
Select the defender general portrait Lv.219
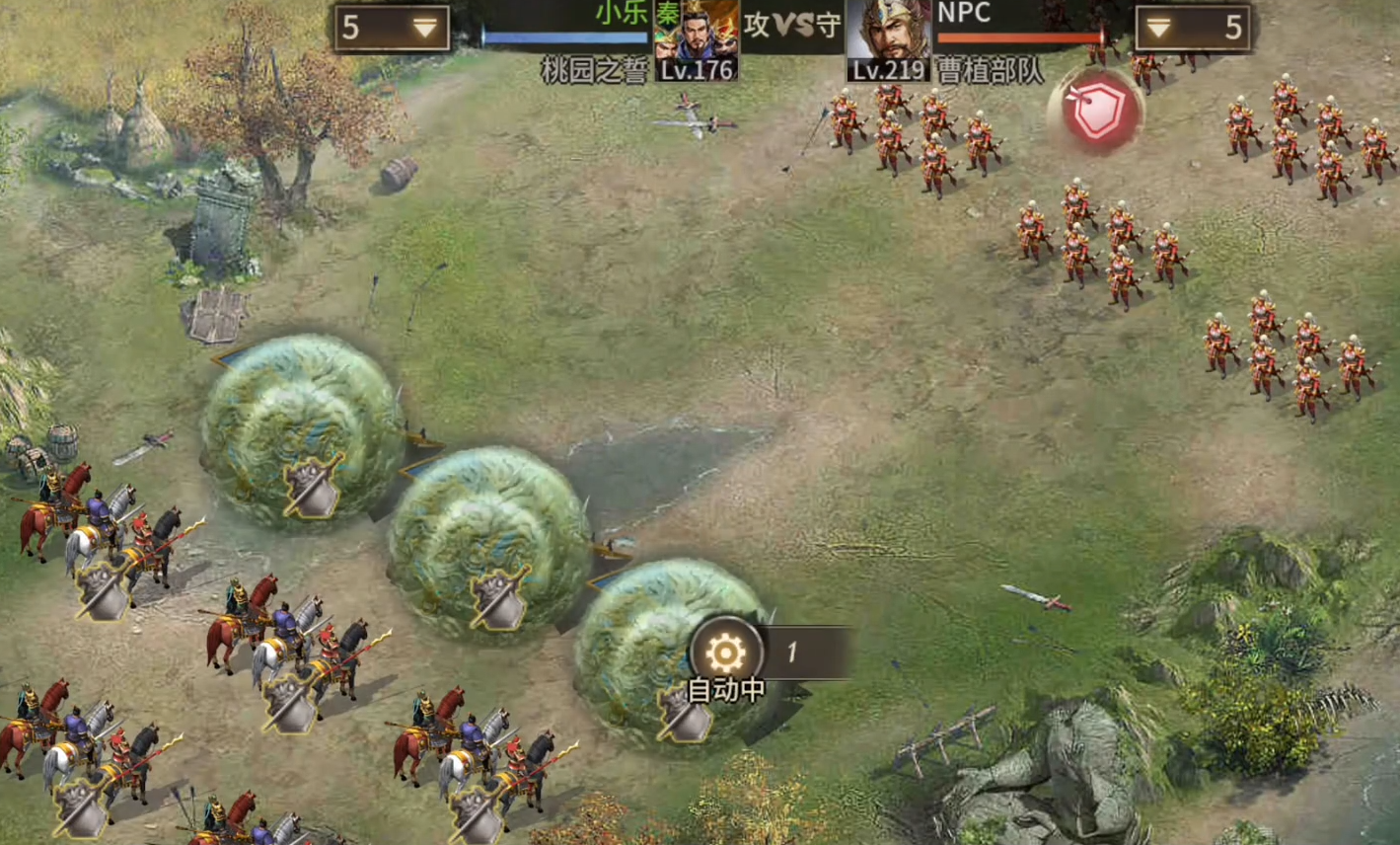888,39
